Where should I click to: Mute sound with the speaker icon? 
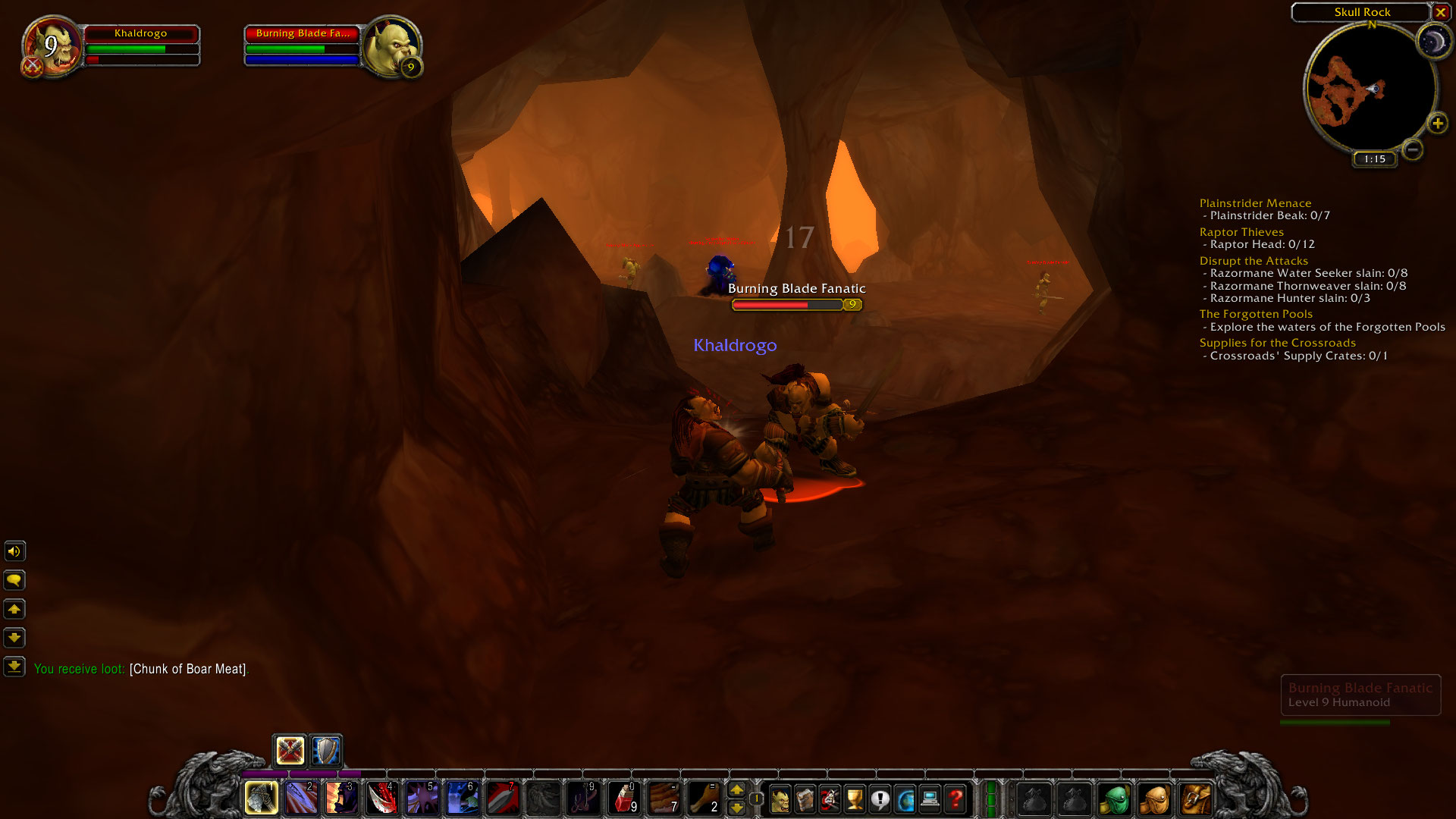[x=14, y=551]
